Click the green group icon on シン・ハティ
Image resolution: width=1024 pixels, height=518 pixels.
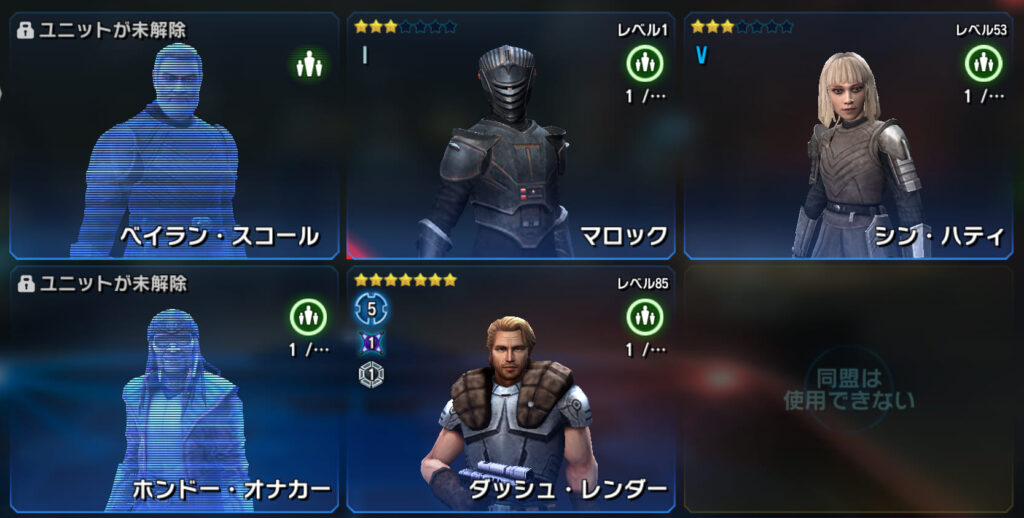click(983, 64)
